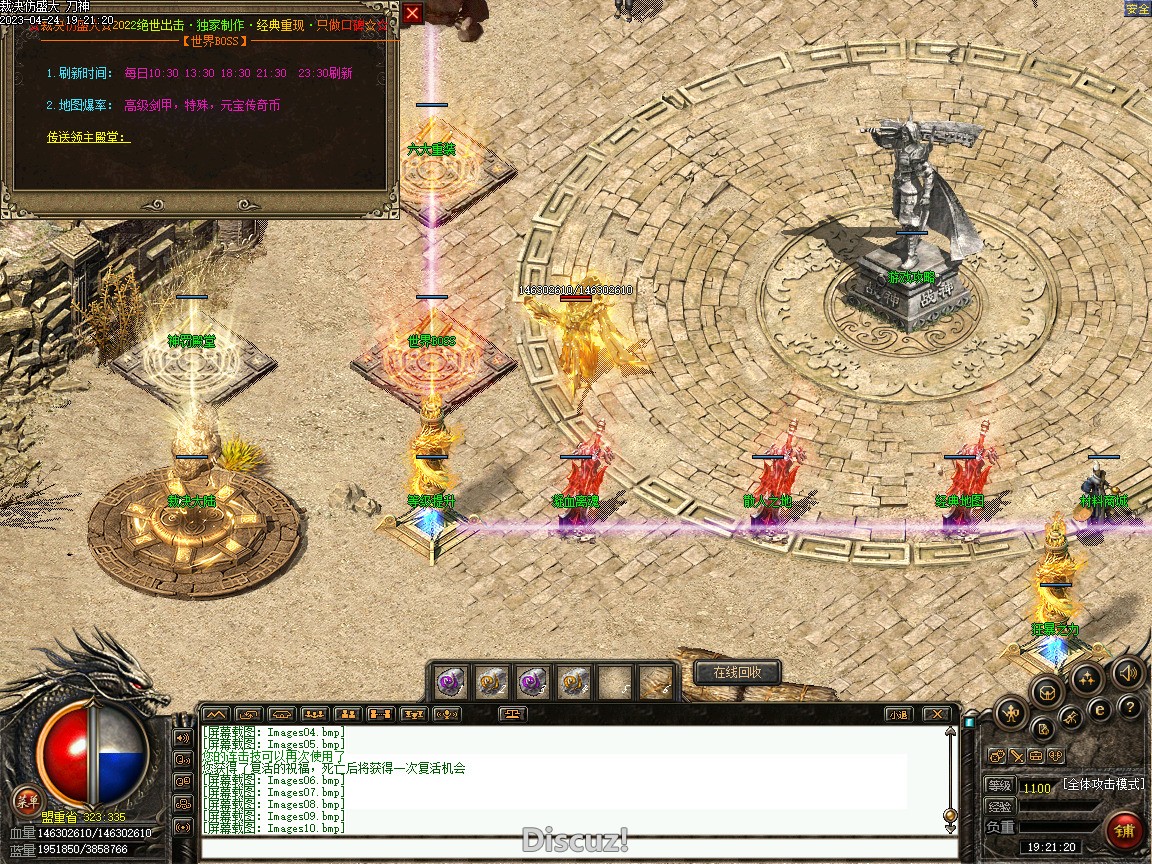Click the chat scrollbar down arrow

coord(950,826)
